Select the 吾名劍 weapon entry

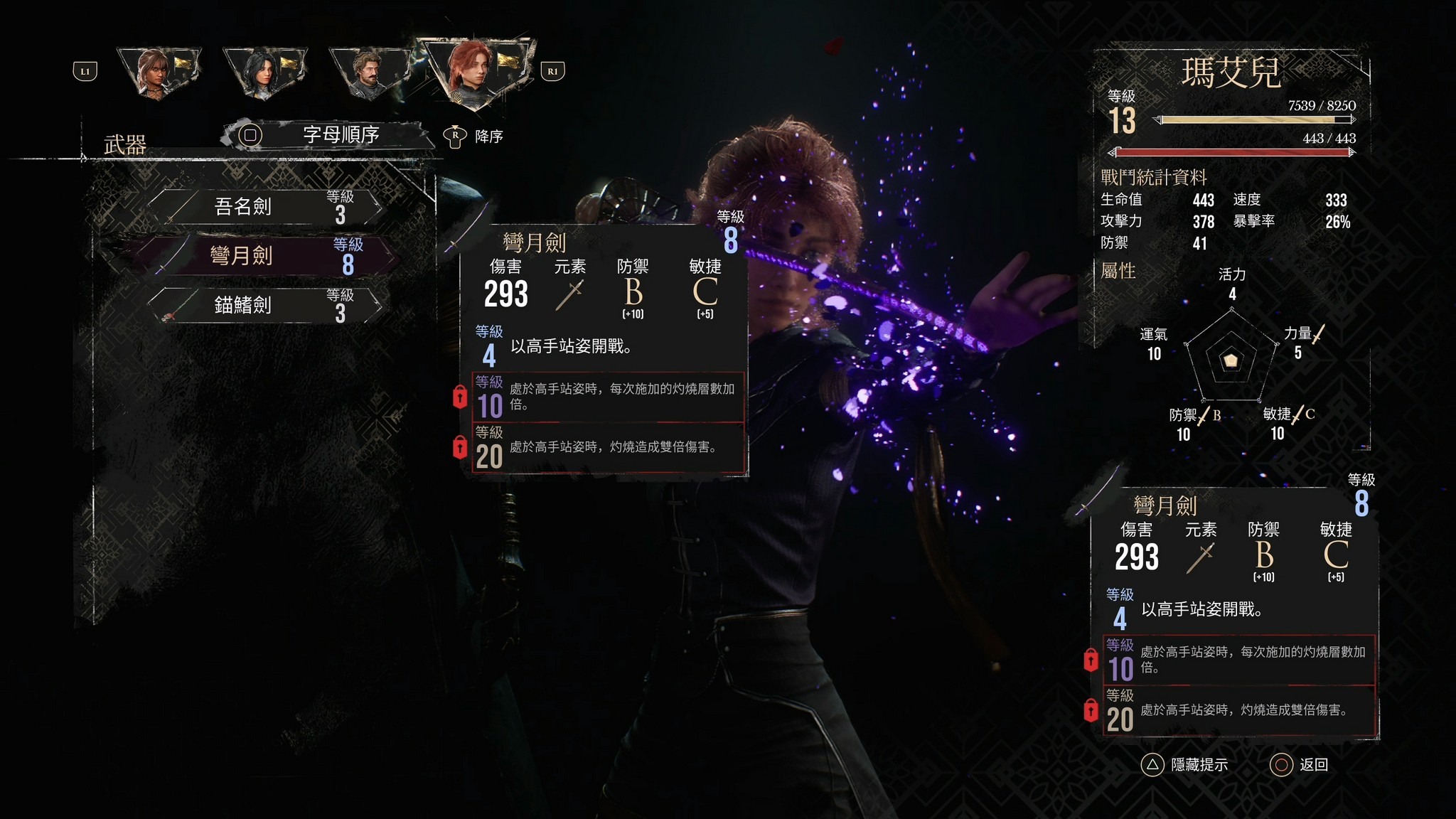pyautogui.click(x=264, y=207)
